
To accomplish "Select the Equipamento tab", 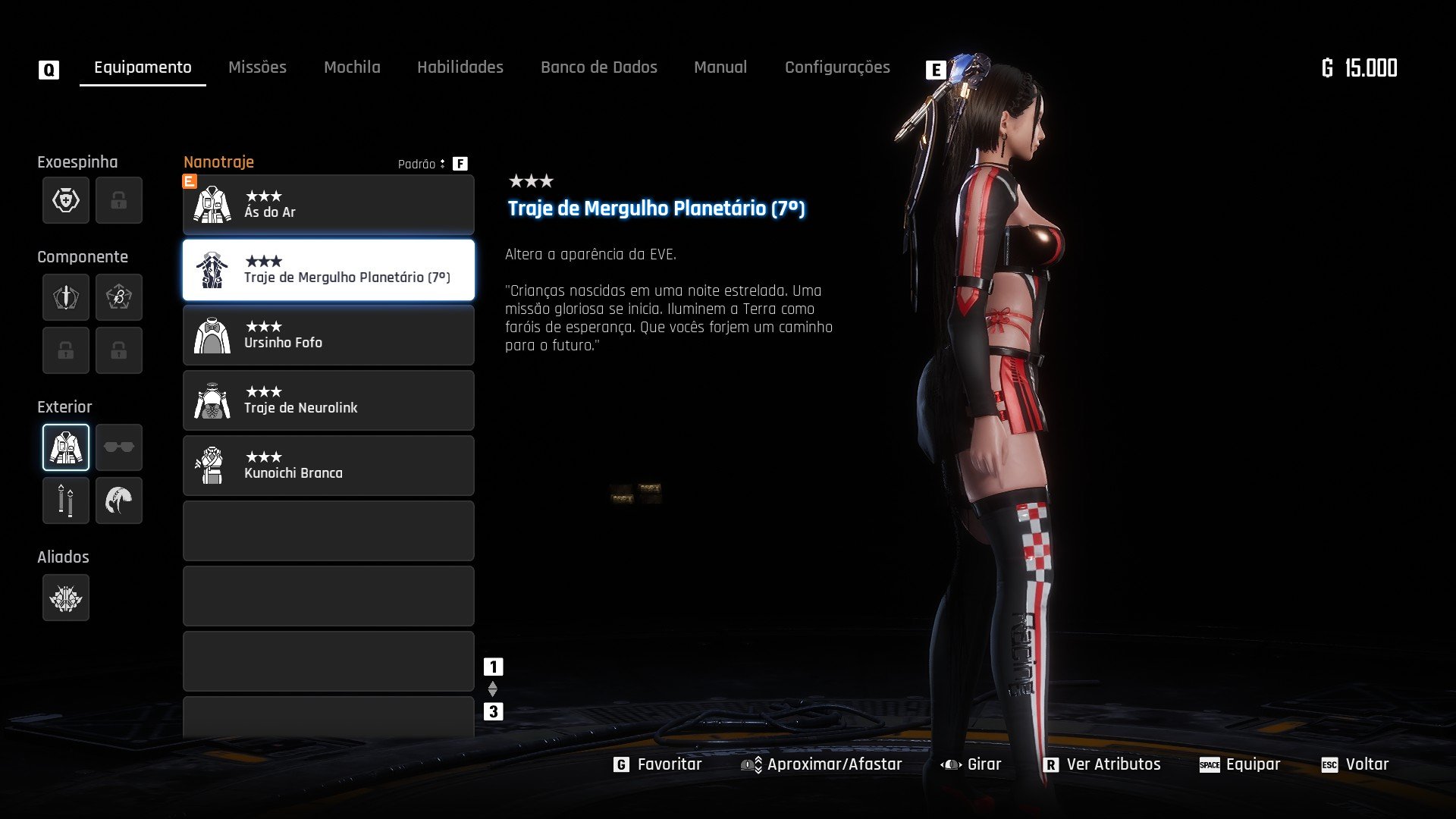I will pos(143,67).
